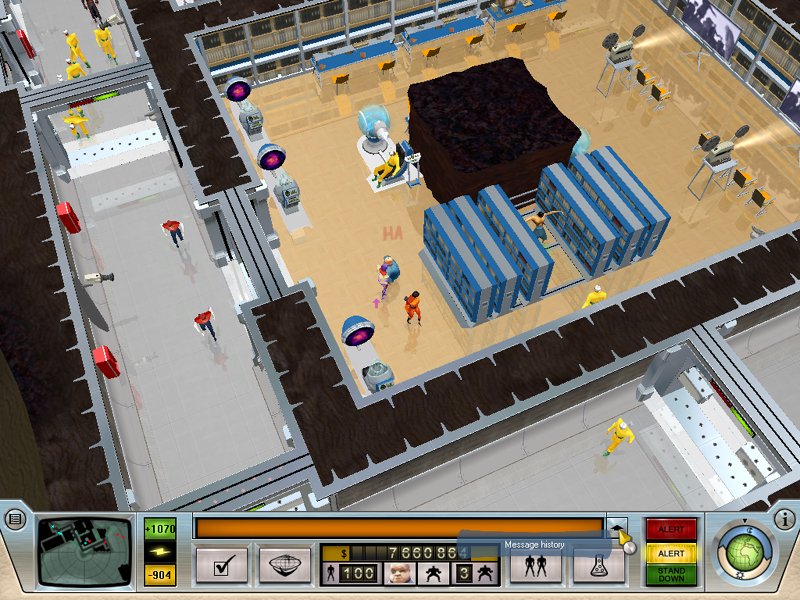800x600 pixels.
Task: Click the power lightning bolt indicator
Action: pyautogui.click(x=159, y=551)
